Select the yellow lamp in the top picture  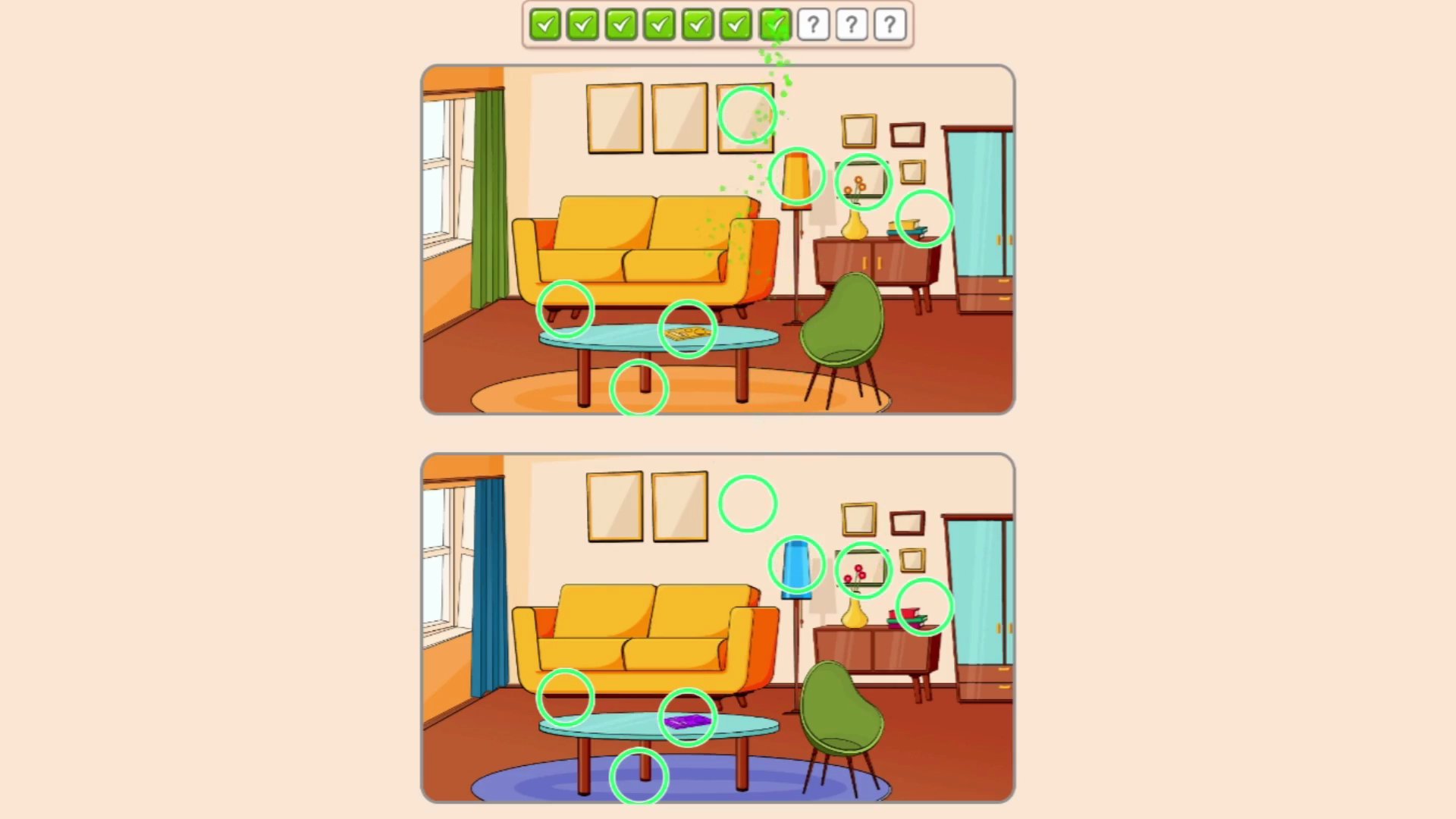coord(796,176)
